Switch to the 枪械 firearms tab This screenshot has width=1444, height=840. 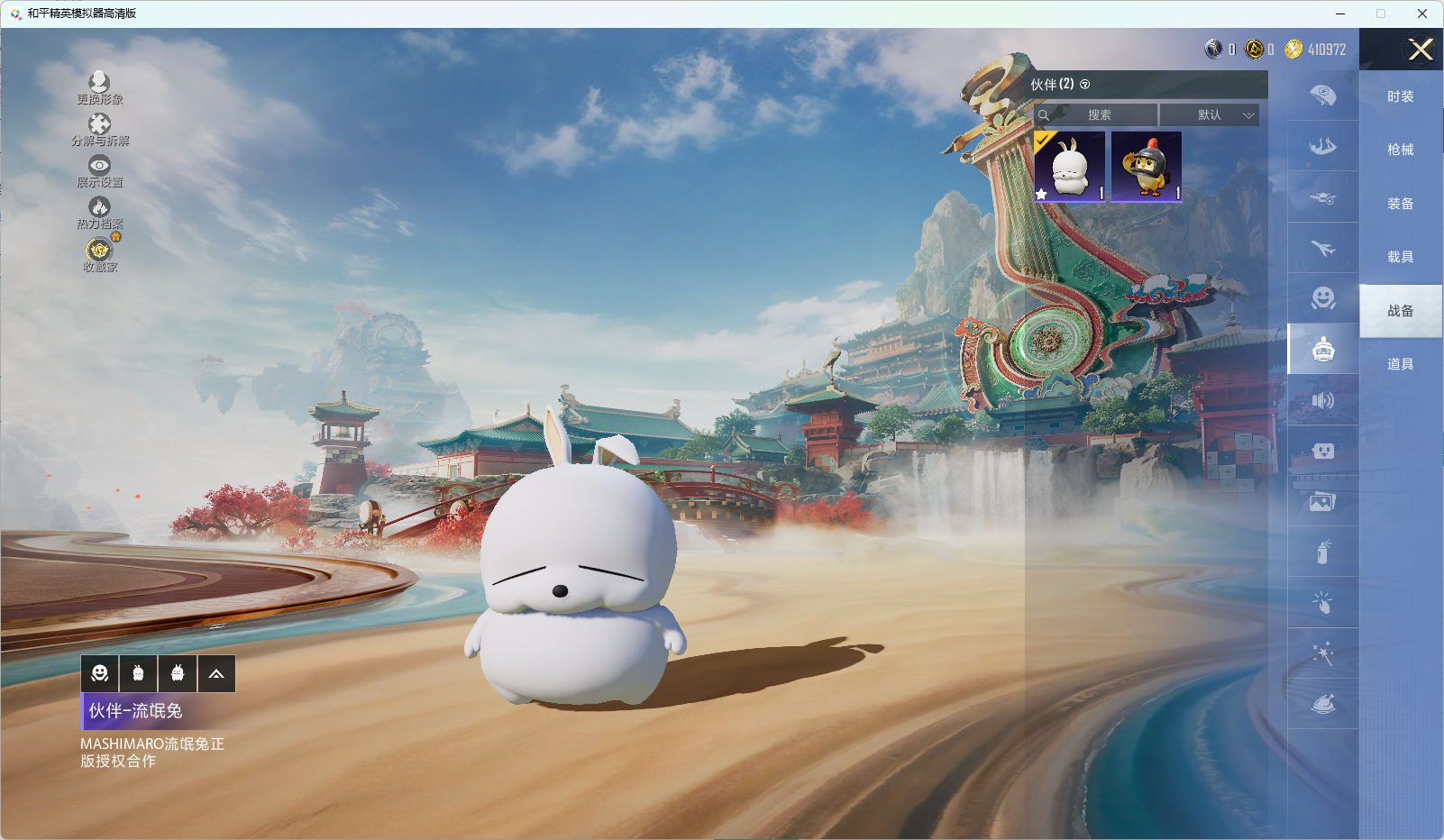[1400, 150]
